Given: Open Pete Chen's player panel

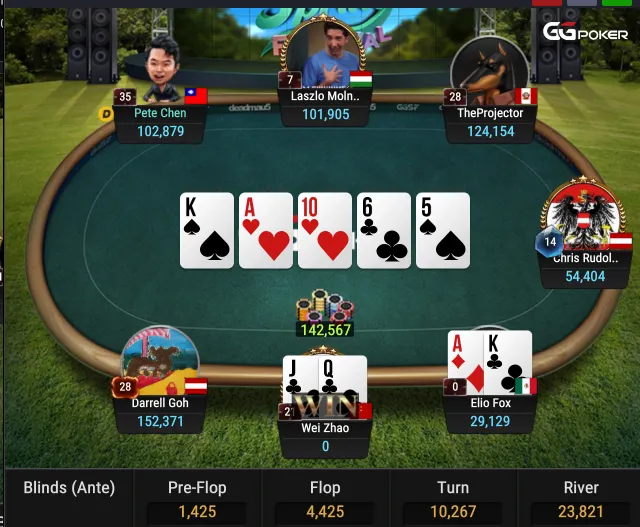Looking at the screenshot, I should [160, 121].
